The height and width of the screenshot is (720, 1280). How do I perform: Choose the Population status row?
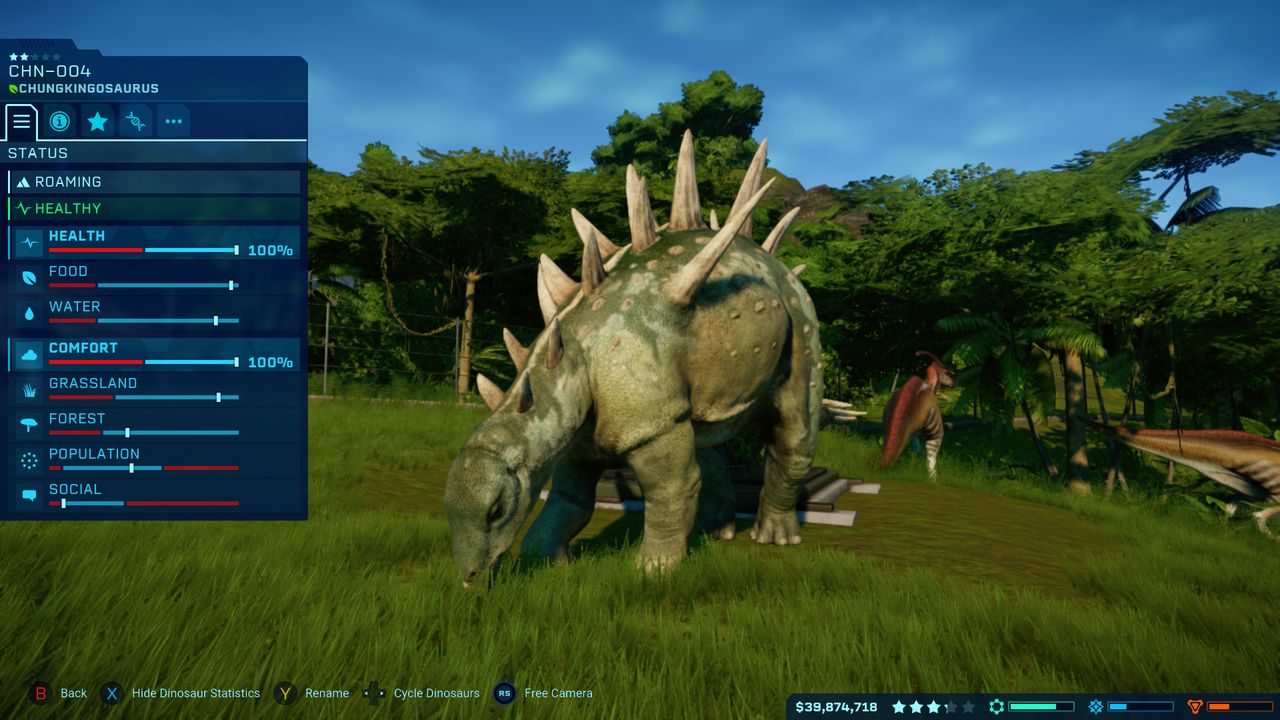(x=154, y=460)
